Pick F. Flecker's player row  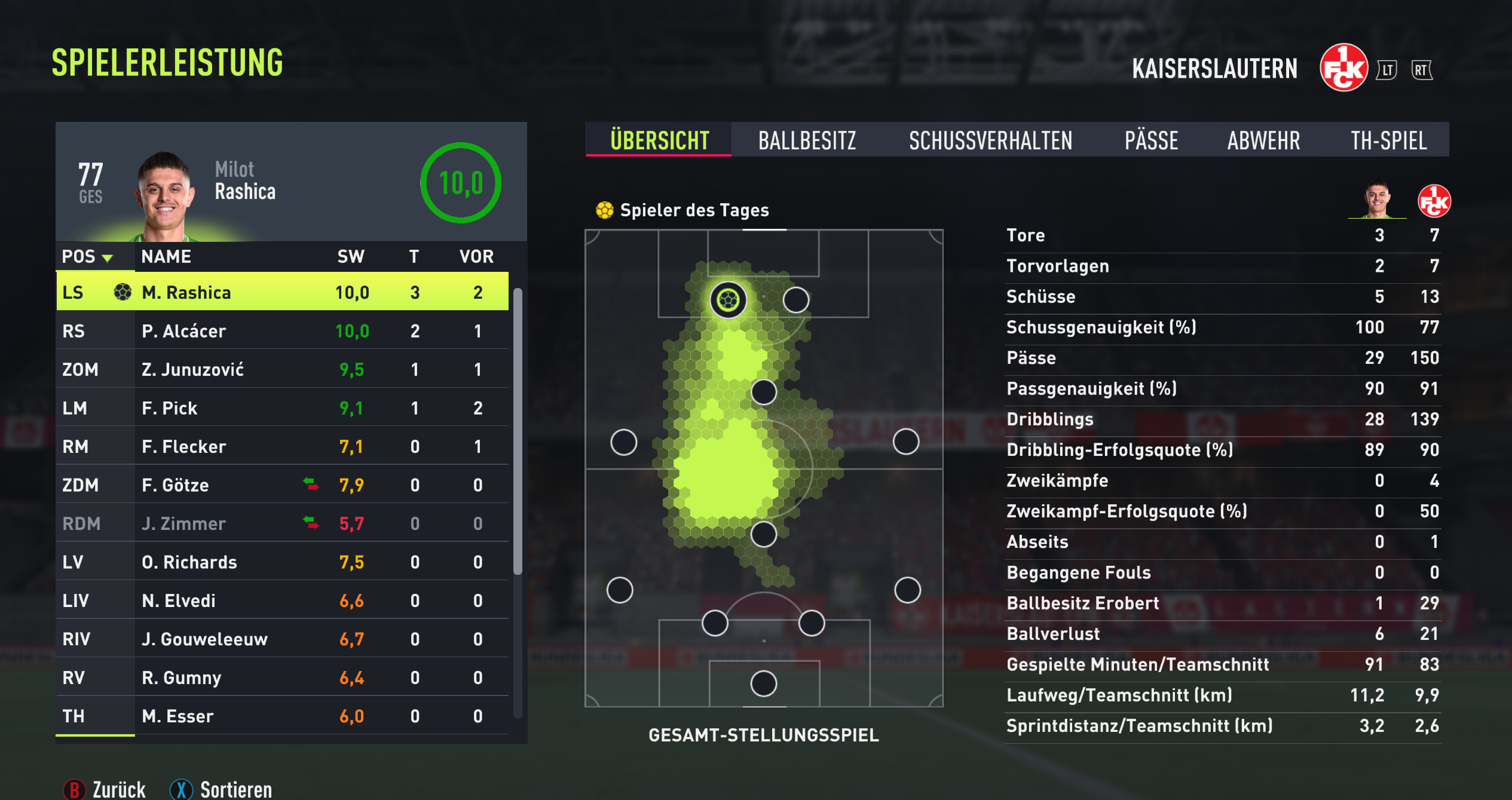point(282,446)
